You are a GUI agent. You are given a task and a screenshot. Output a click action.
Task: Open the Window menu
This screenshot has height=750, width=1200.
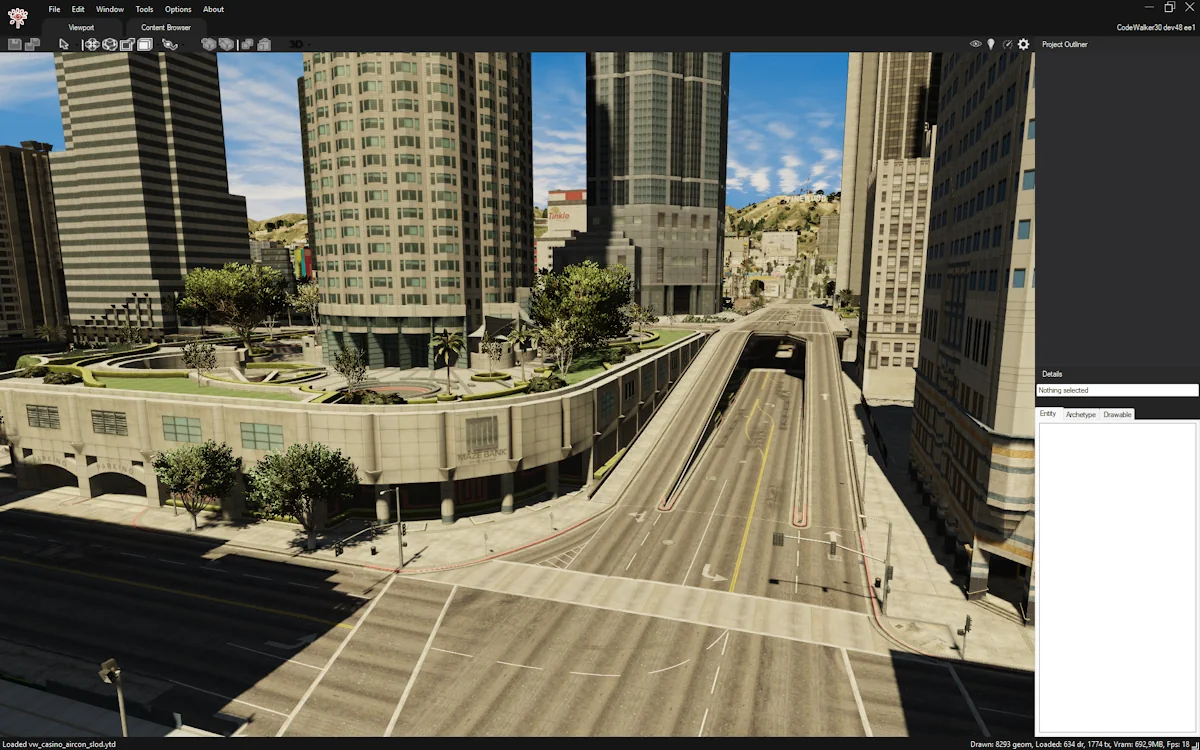pos(110,9)
